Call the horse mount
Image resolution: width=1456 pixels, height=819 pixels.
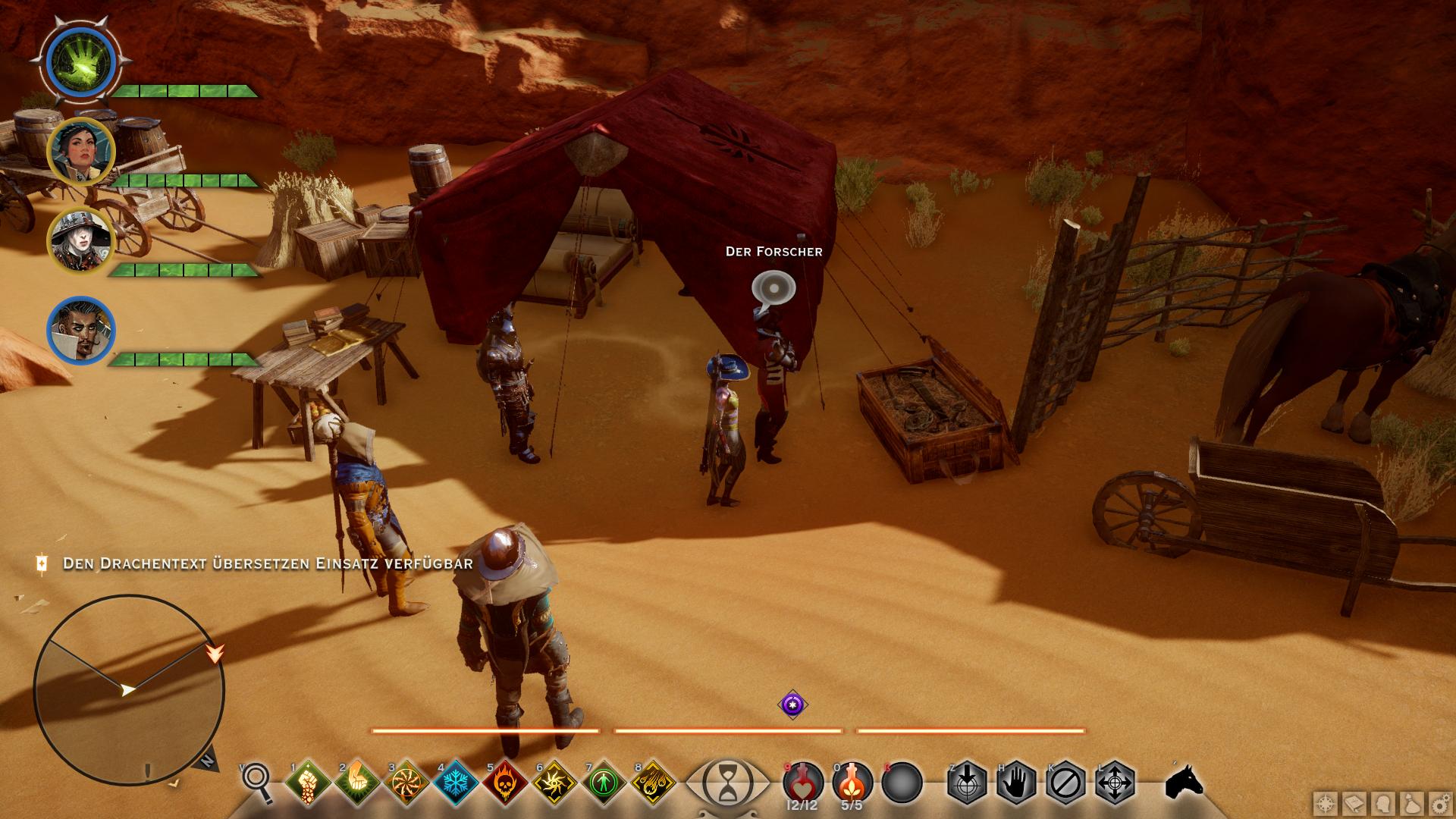[1184, 781]
